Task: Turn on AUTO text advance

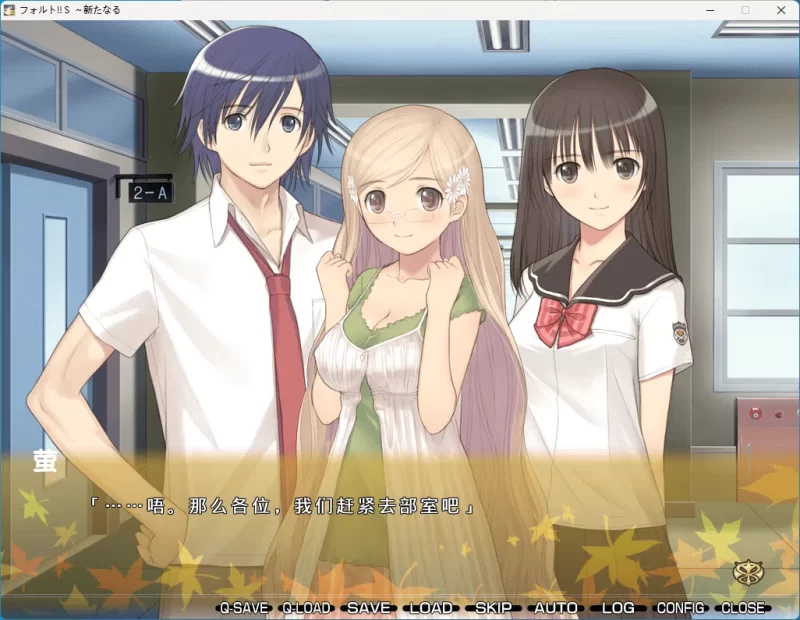Action: (x=556, y=607)
